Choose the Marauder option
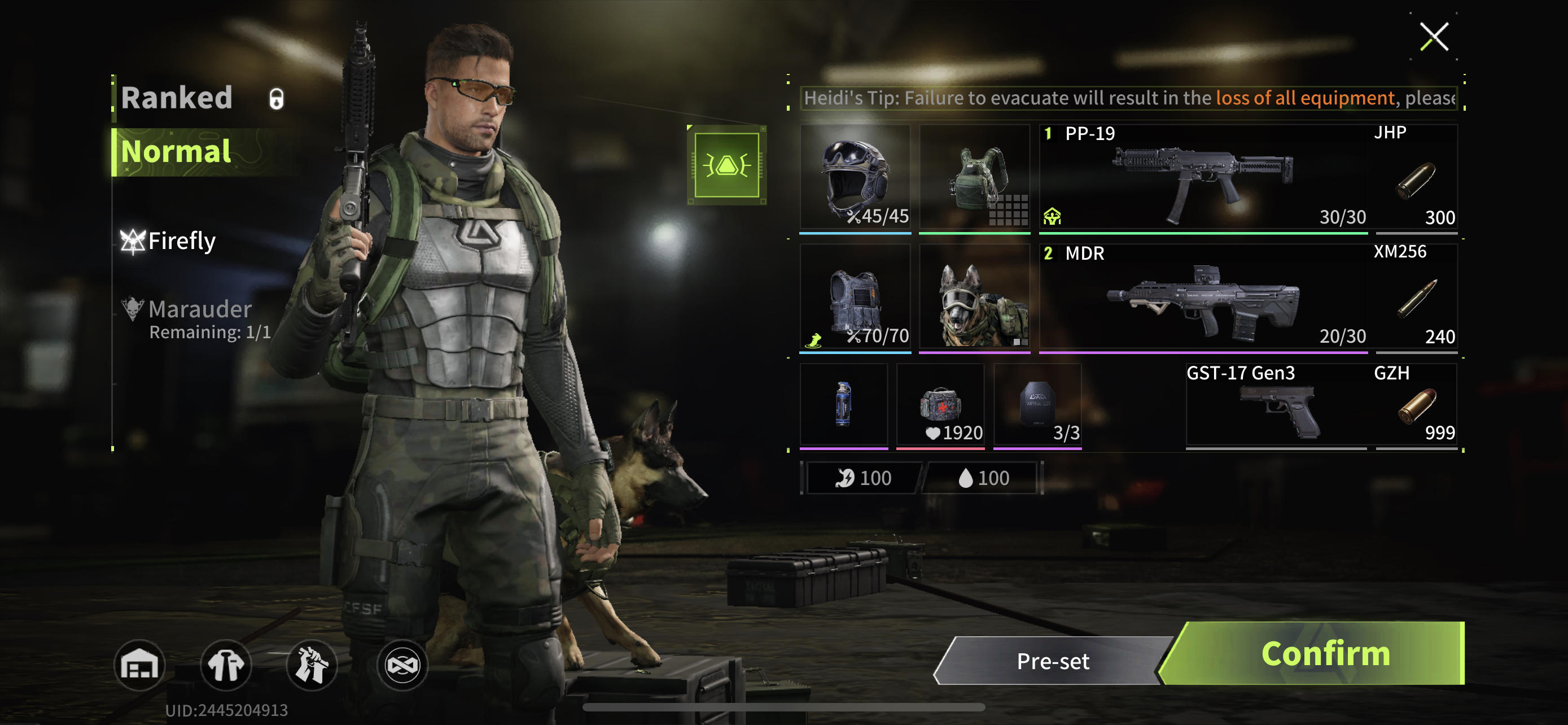 [199, 310]
